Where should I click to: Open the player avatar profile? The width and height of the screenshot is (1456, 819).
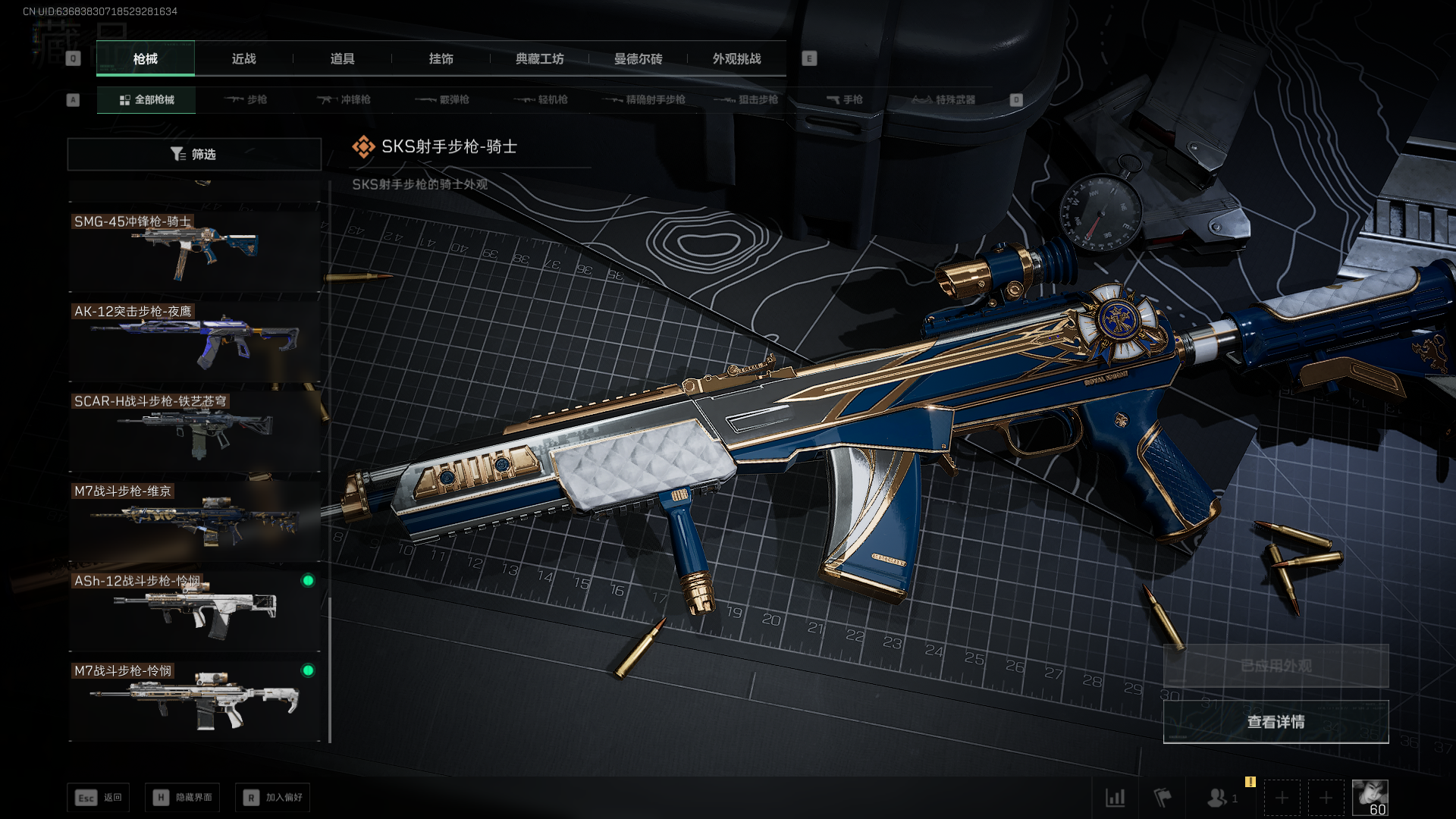(1370, 798)
